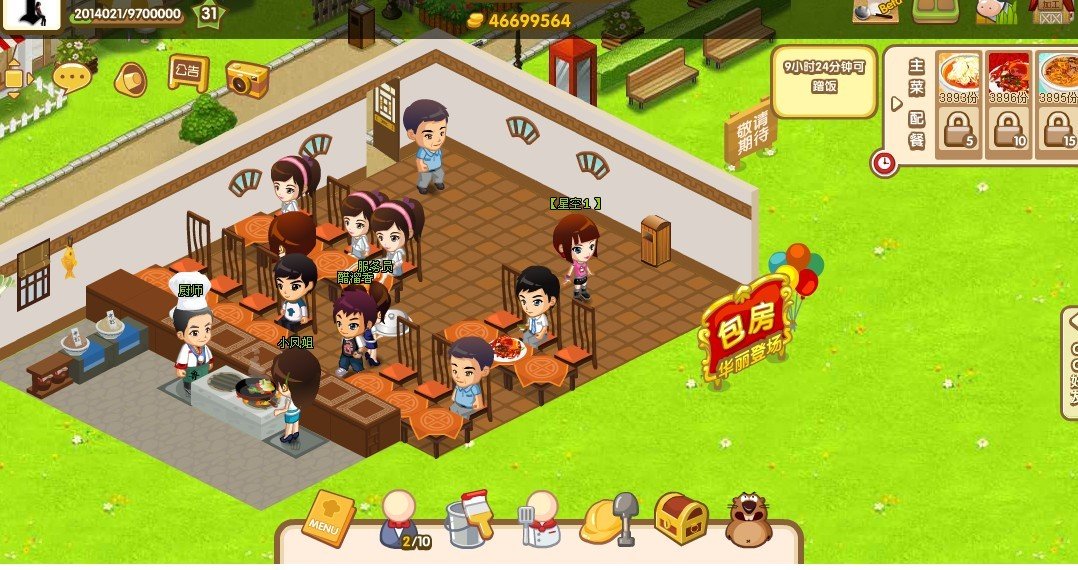Take a screenshot with the camera icon
The image size is (1078, 570).
(247, 79)
